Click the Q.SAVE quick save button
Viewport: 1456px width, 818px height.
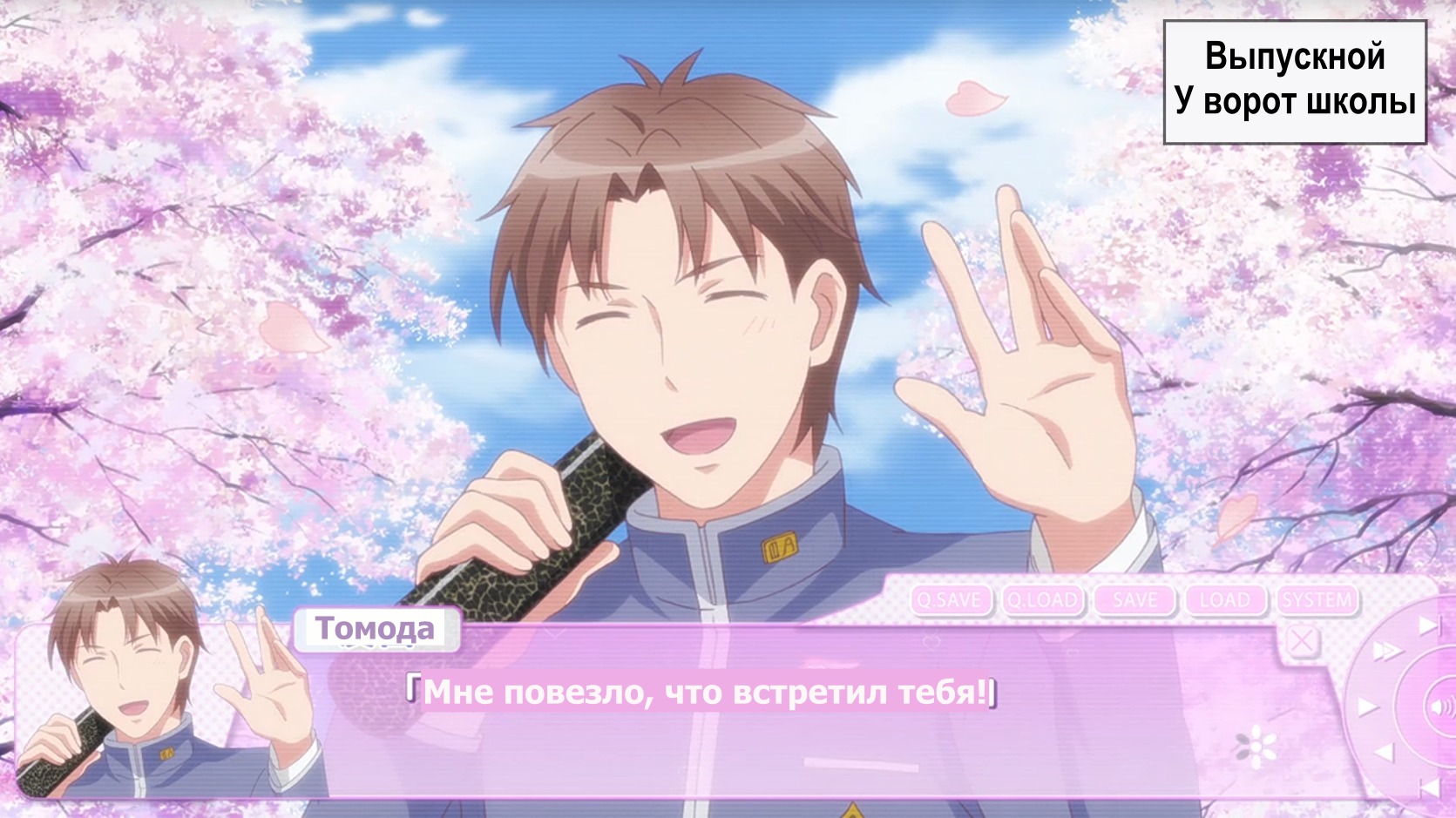950,600
